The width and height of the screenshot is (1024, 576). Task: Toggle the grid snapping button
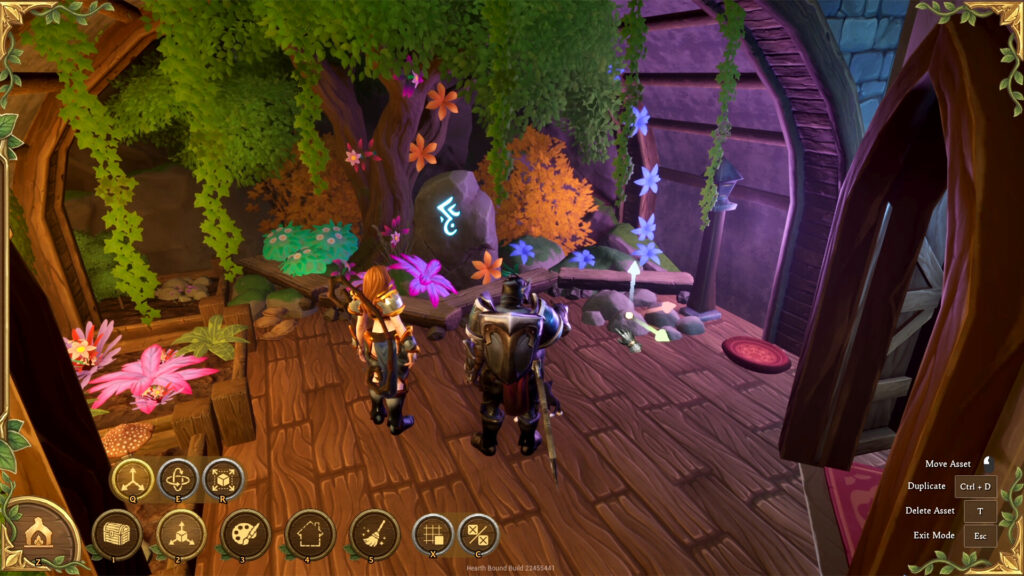(433, 534)
